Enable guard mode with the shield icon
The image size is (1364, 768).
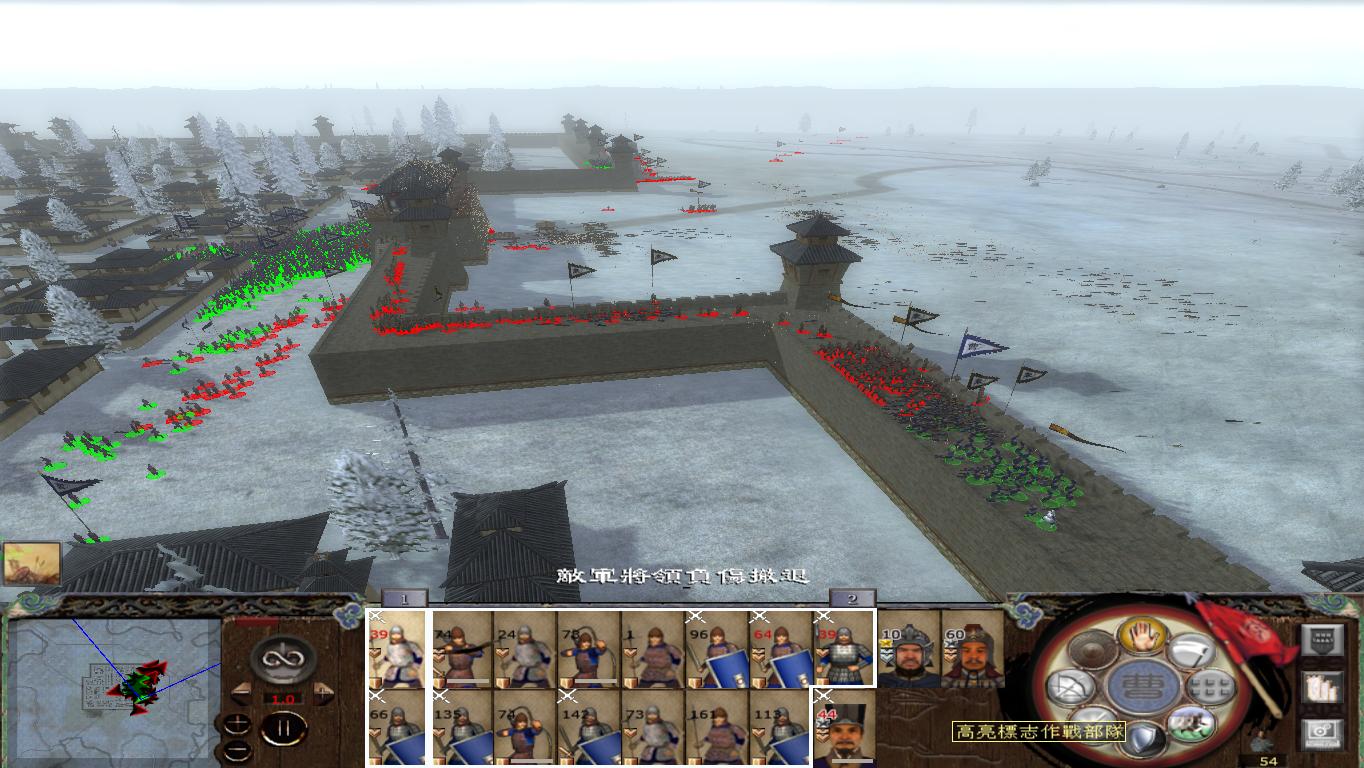coord(1144,737)
